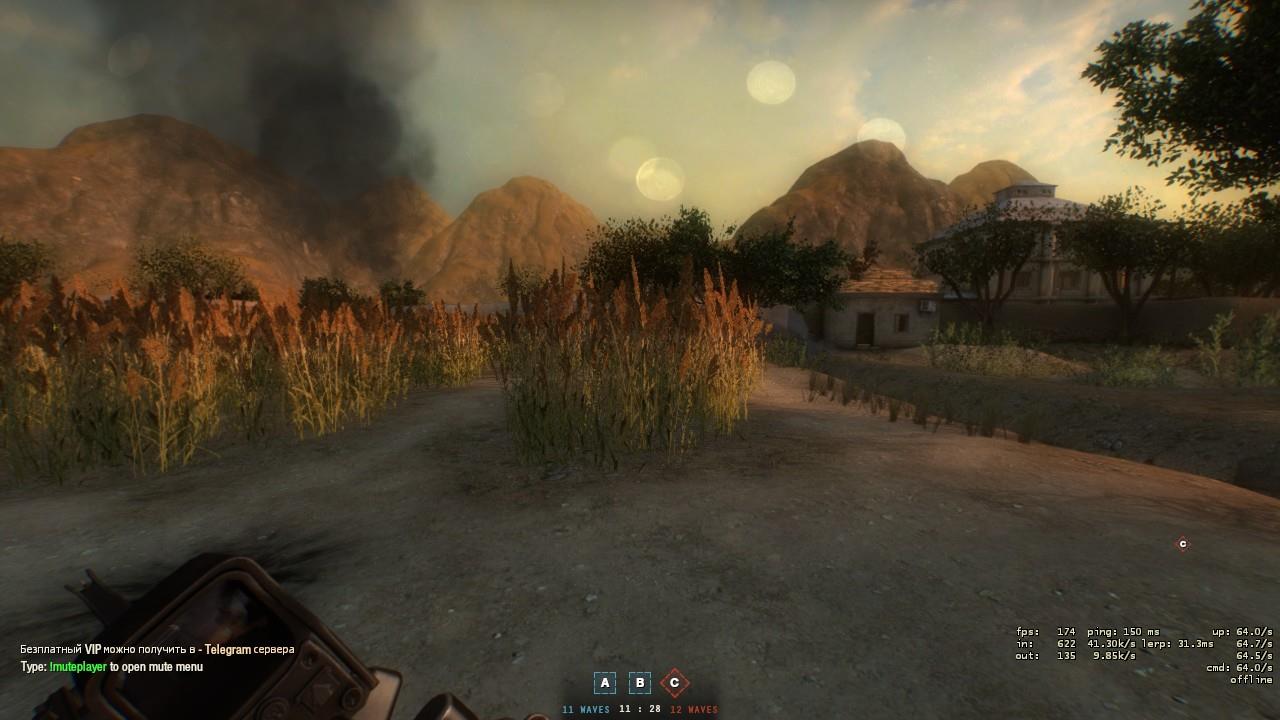Select objective marker A on the HUD
1280x720 pixels.
[605, 682]
